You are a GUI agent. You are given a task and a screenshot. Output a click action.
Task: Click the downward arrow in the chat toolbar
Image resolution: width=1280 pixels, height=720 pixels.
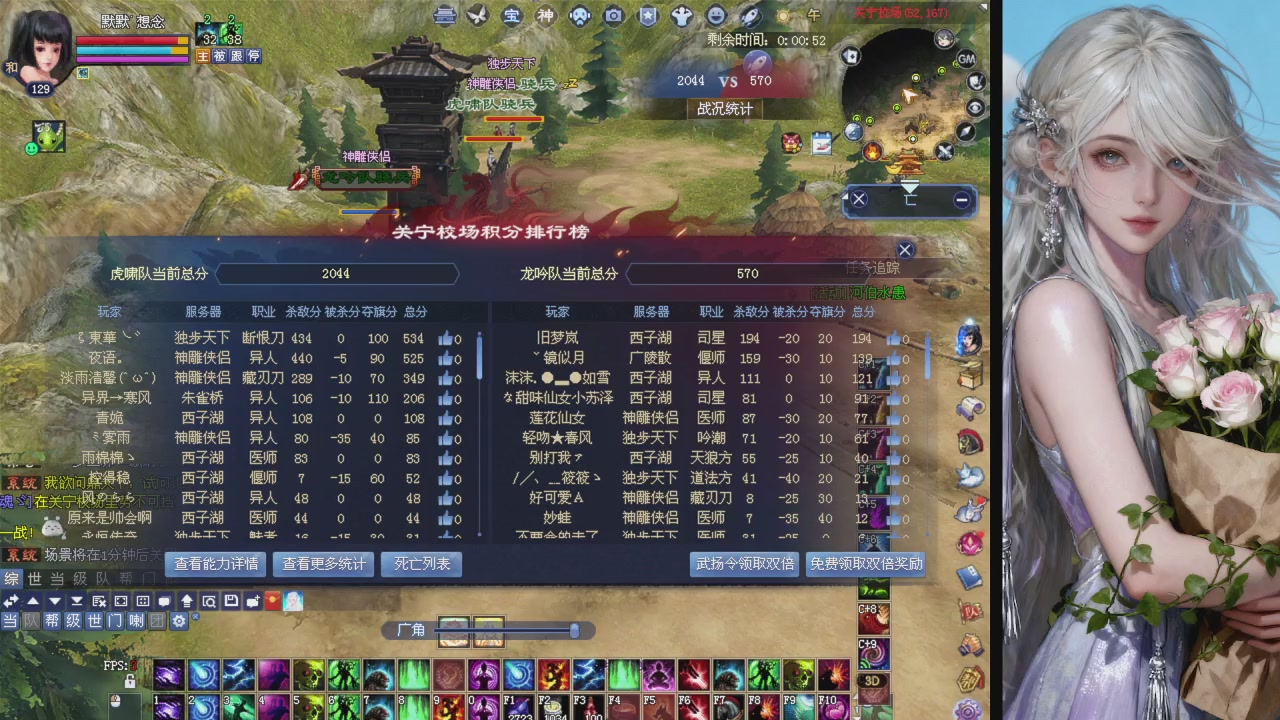coord(54,601)
